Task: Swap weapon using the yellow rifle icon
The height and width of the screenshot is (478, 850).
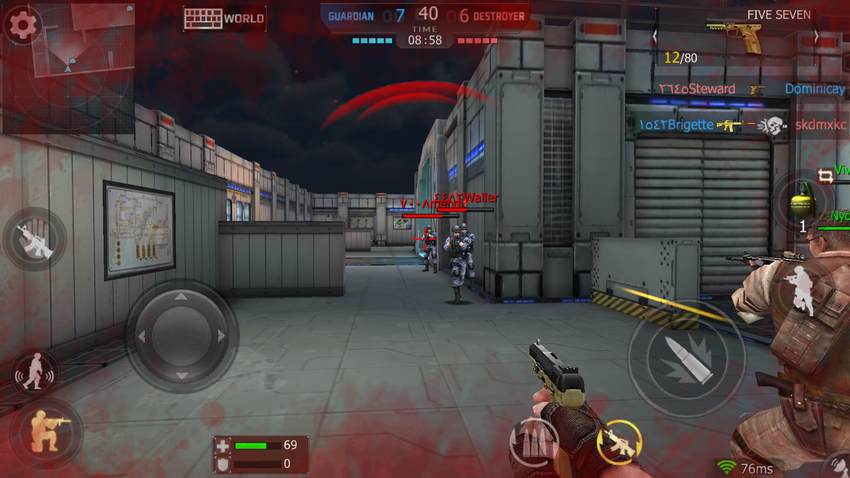Action: coord(617,443)
